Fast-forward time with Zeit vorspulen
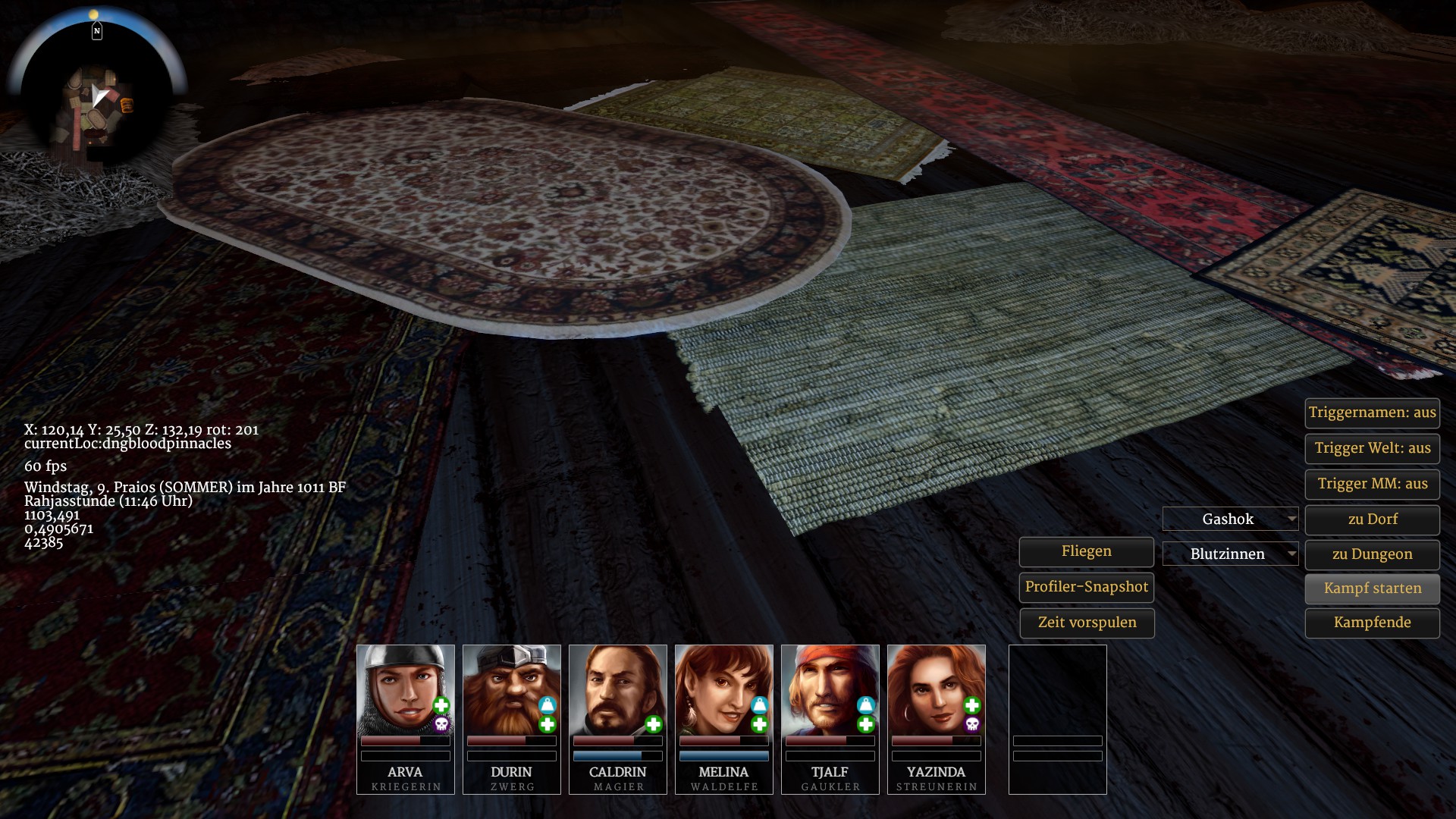 pos(1086,623)
